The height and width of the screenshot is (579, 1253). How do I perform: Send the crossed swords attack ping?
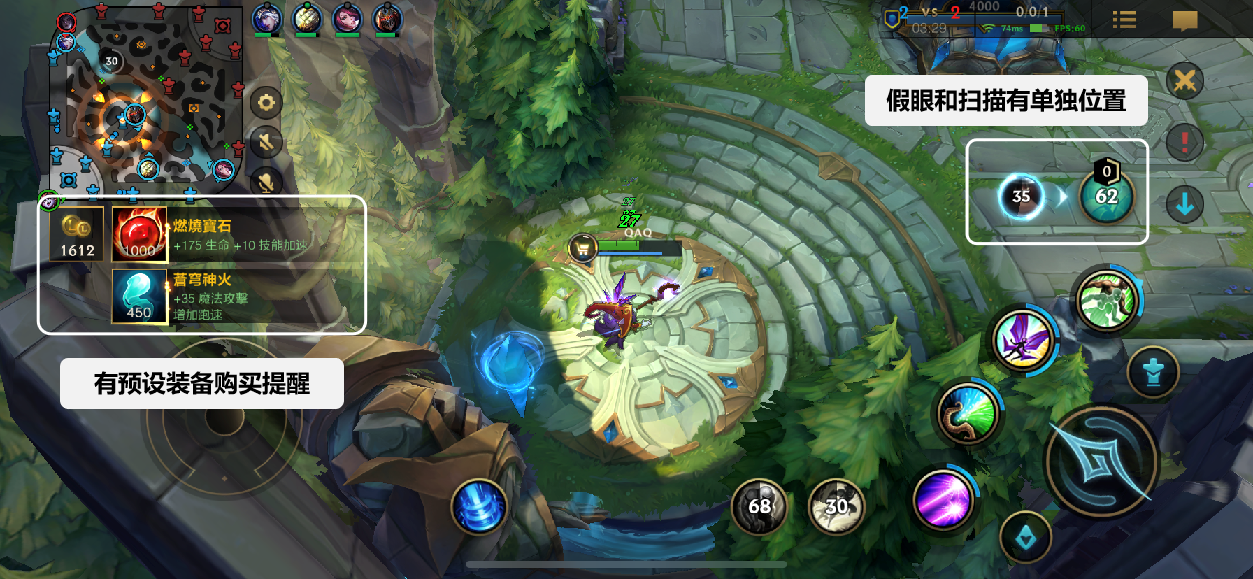[x=1185, y=80]
